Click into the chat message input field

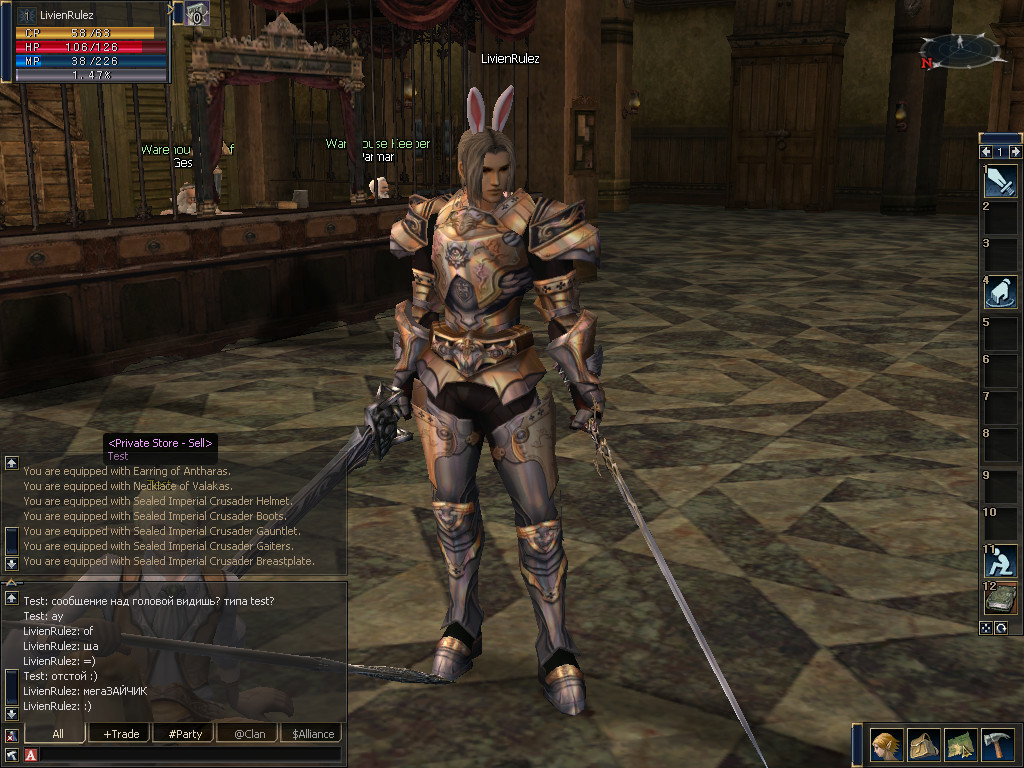tap(190, 754)
